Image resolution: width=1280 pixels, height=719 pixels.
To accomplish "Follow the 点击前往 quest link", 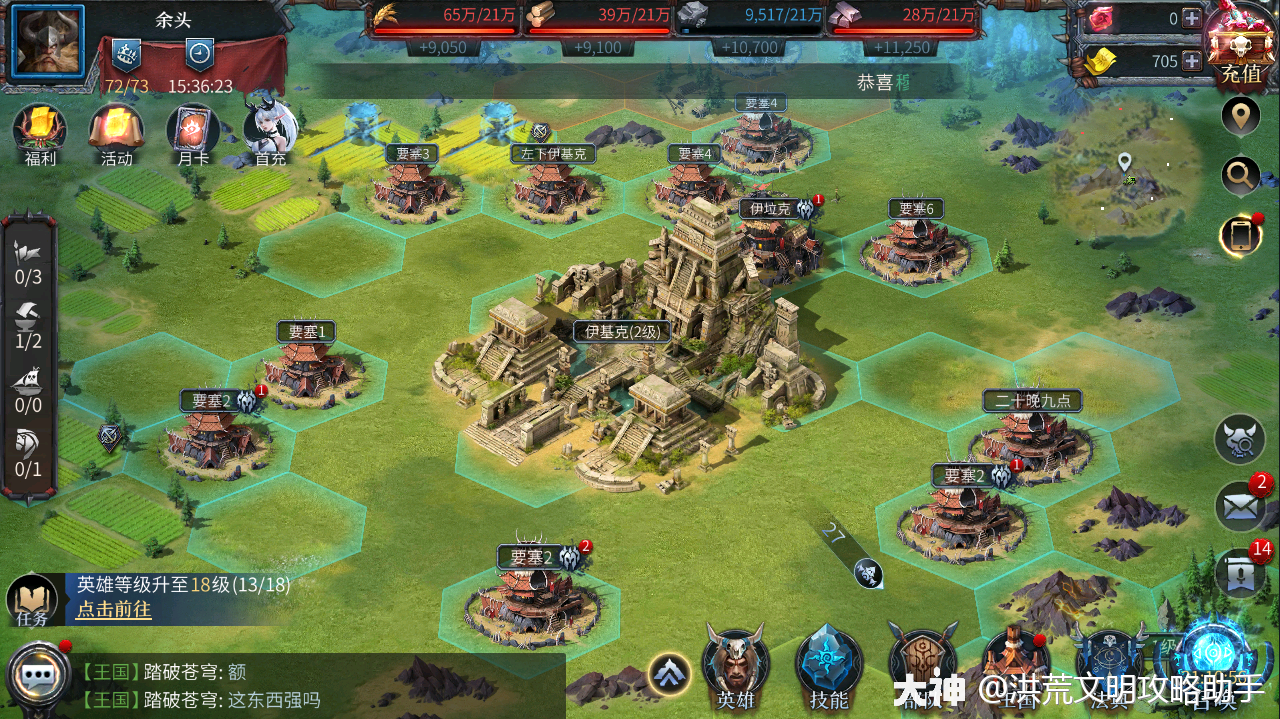I will (x=114, y=610).
